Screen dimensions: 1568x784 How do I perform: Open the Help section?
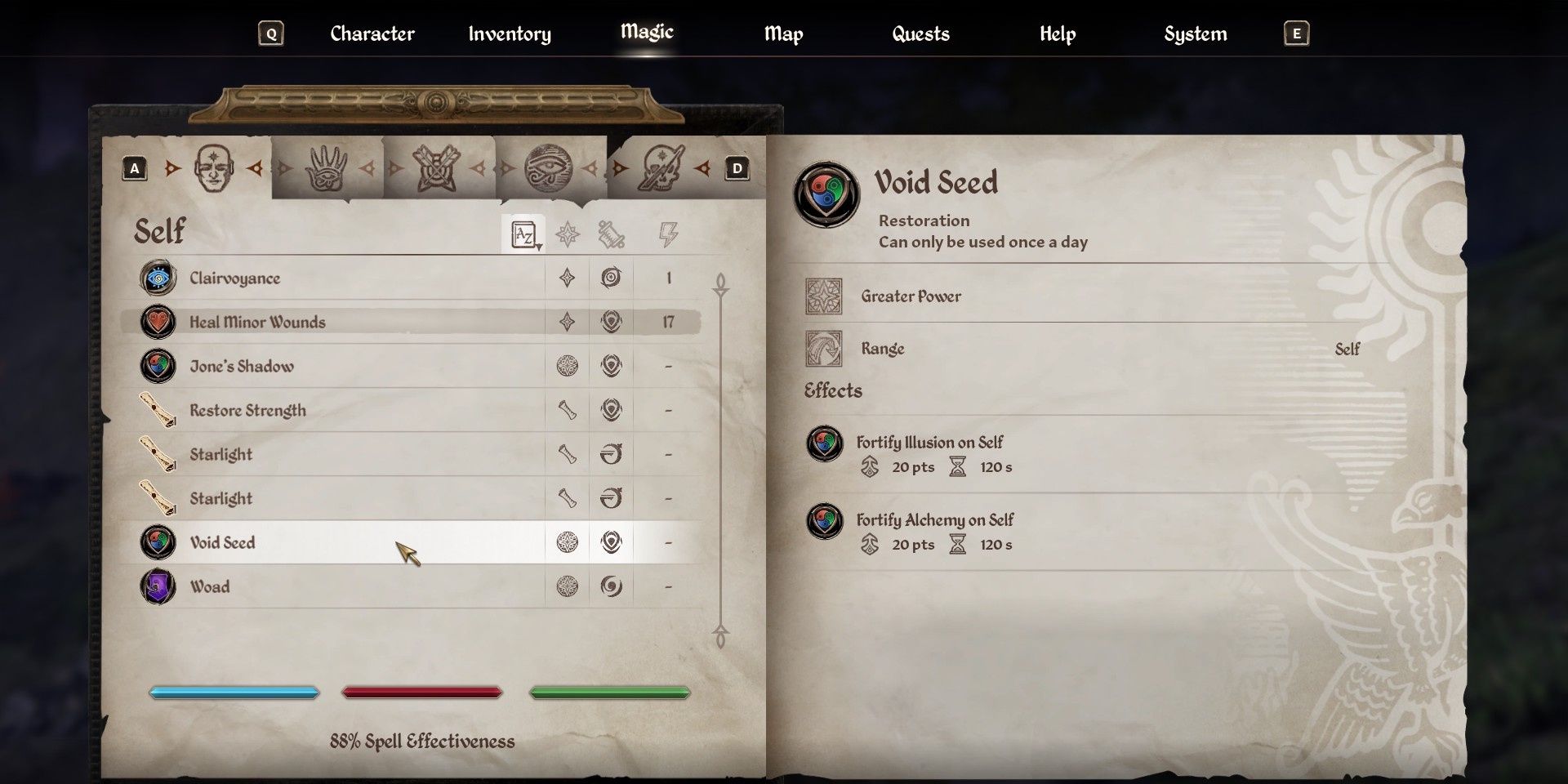coord(1057,33)
